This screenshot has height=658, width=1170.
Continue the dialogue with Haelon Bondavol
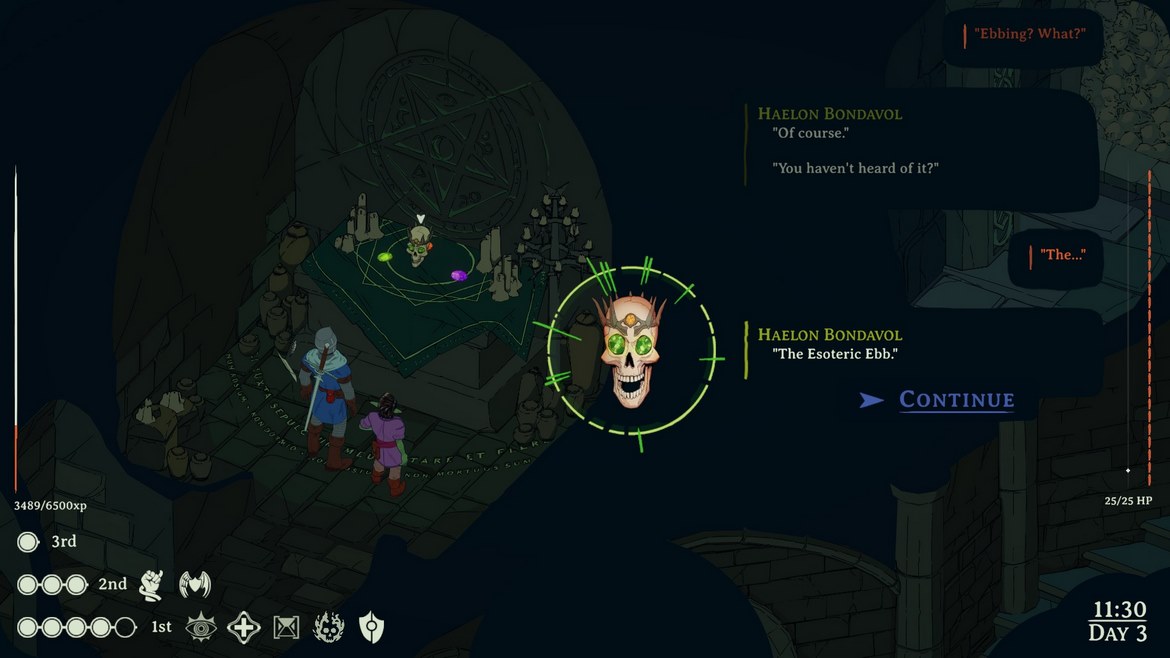pyautogui.click(x=956, y=400)
